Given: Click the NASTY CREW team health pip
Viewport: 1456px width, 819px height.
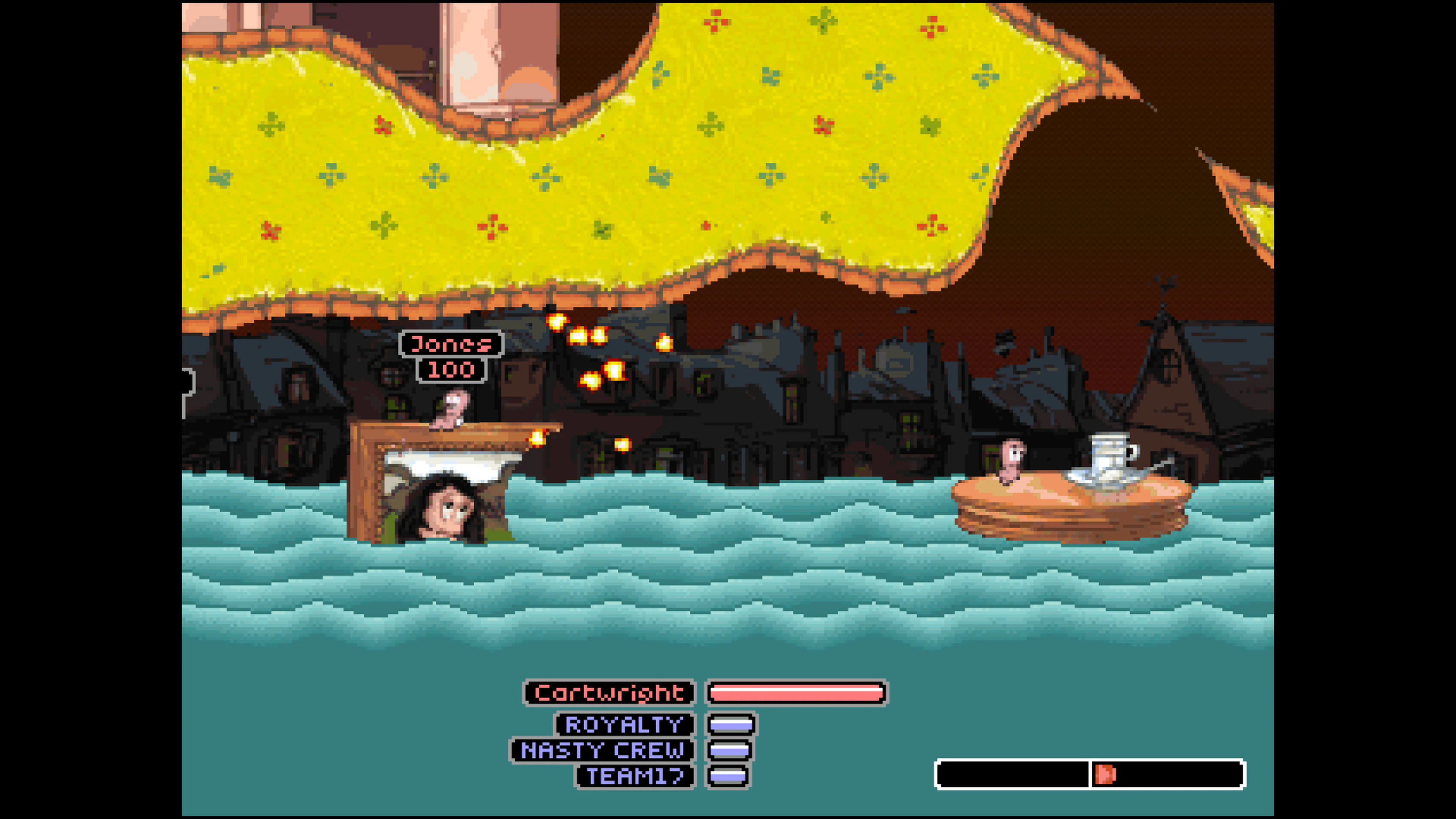Looking at the screenshot, I should (x=729, y=751).
